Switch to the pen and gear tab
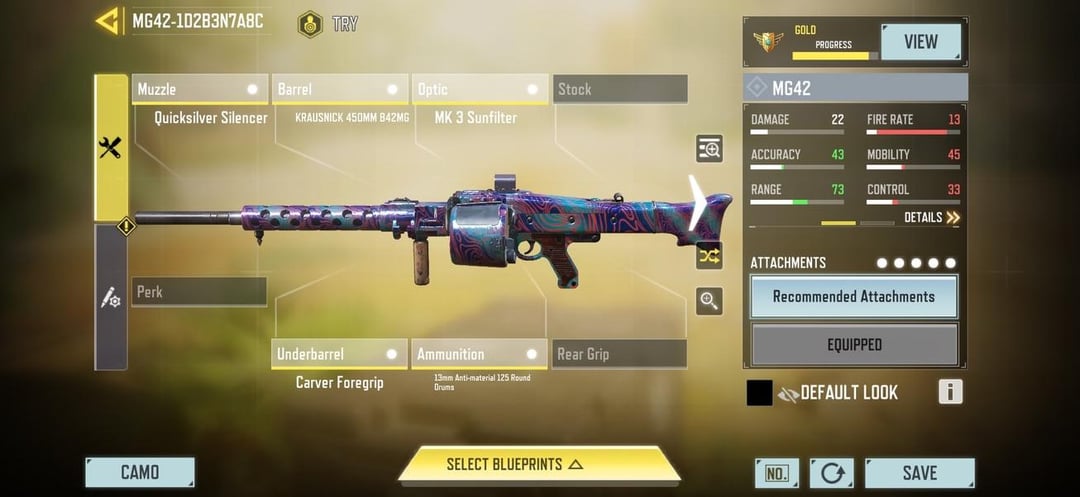The height and width of the screenshot is (497, 1080). [x=111, y=297]
